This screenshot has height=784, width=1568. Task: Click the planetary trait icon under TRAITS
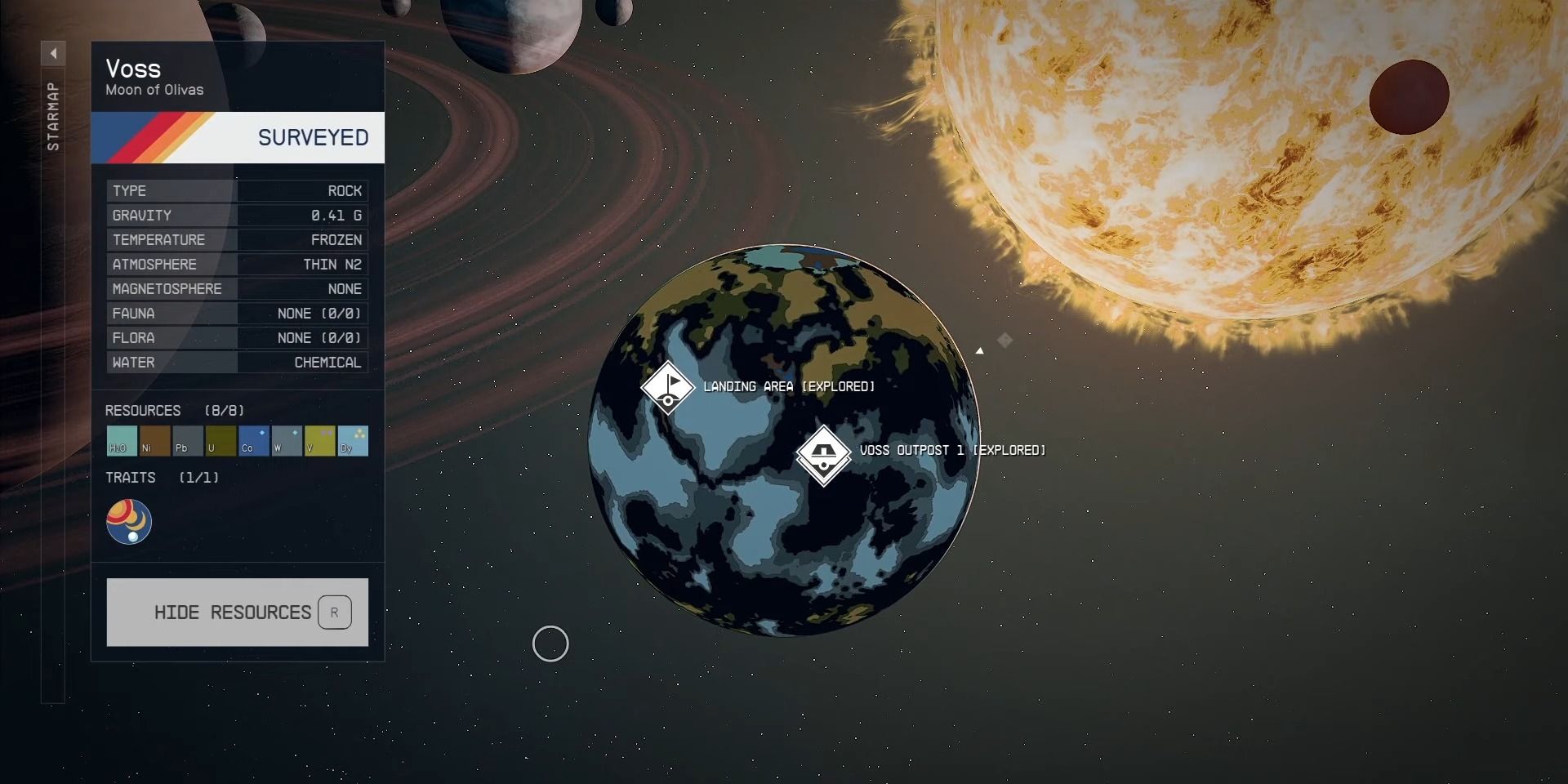click(x=128, y=521)
